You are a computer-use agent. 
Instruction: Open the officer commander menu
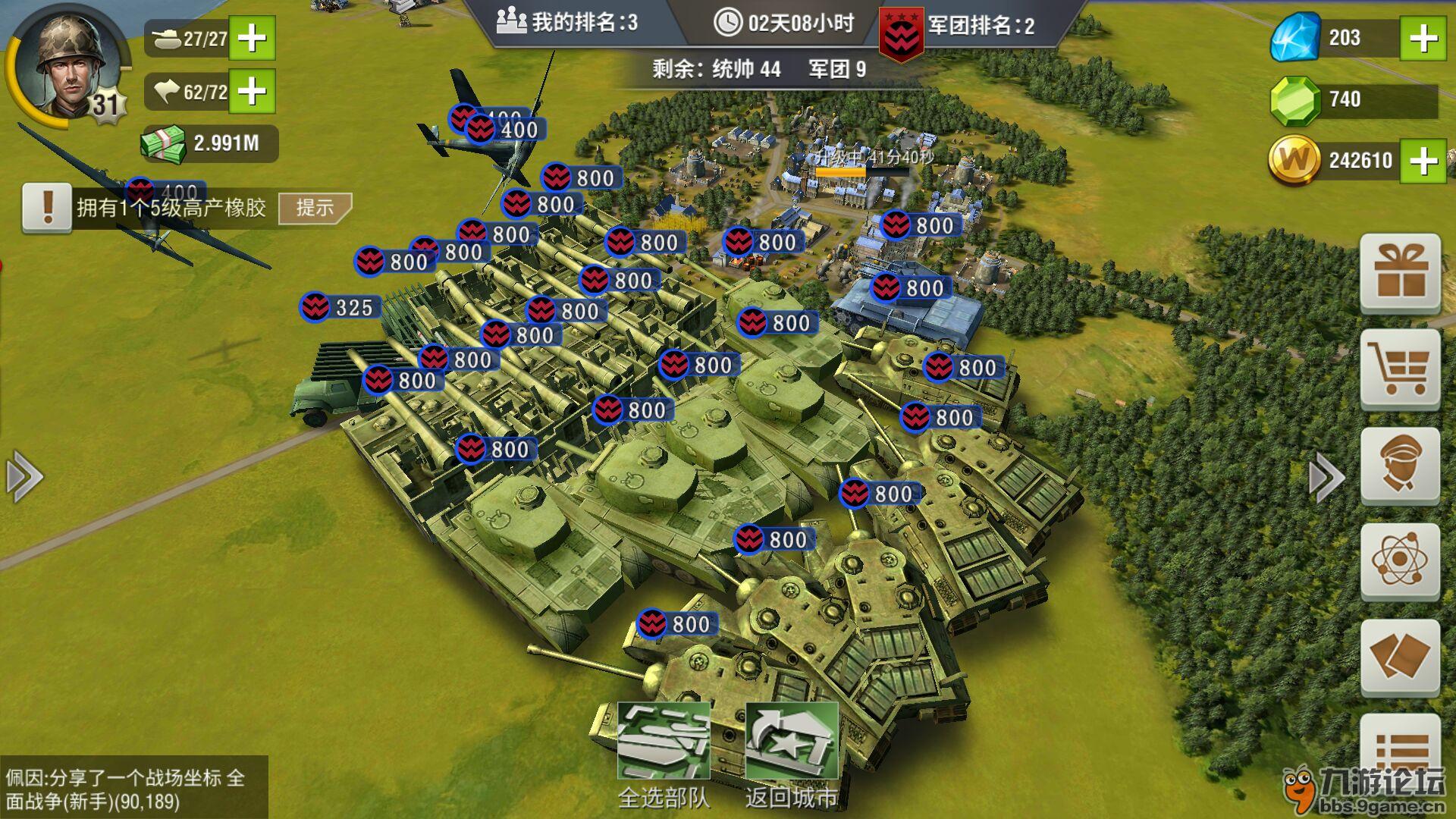pos(1400,466)
